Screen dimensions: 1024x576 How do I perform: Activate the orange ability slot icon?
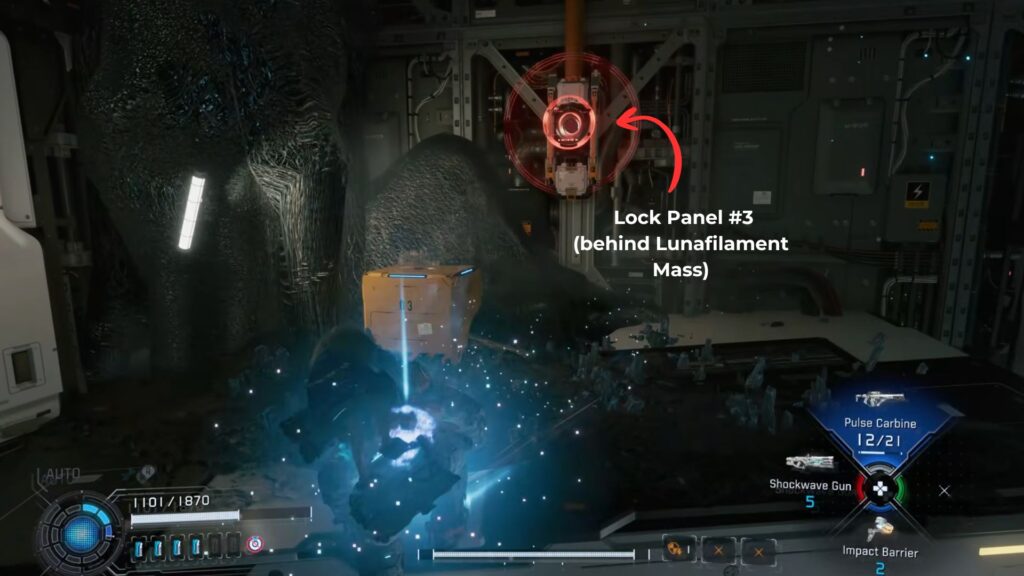(675, 550)
